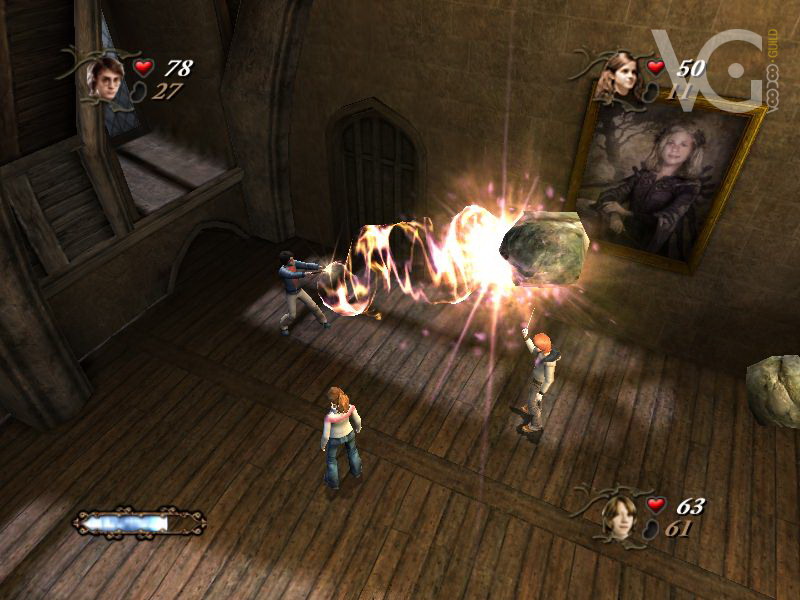Select Harry's character portrait
This screenshot has height=600, width=800.
pos(105,77)
